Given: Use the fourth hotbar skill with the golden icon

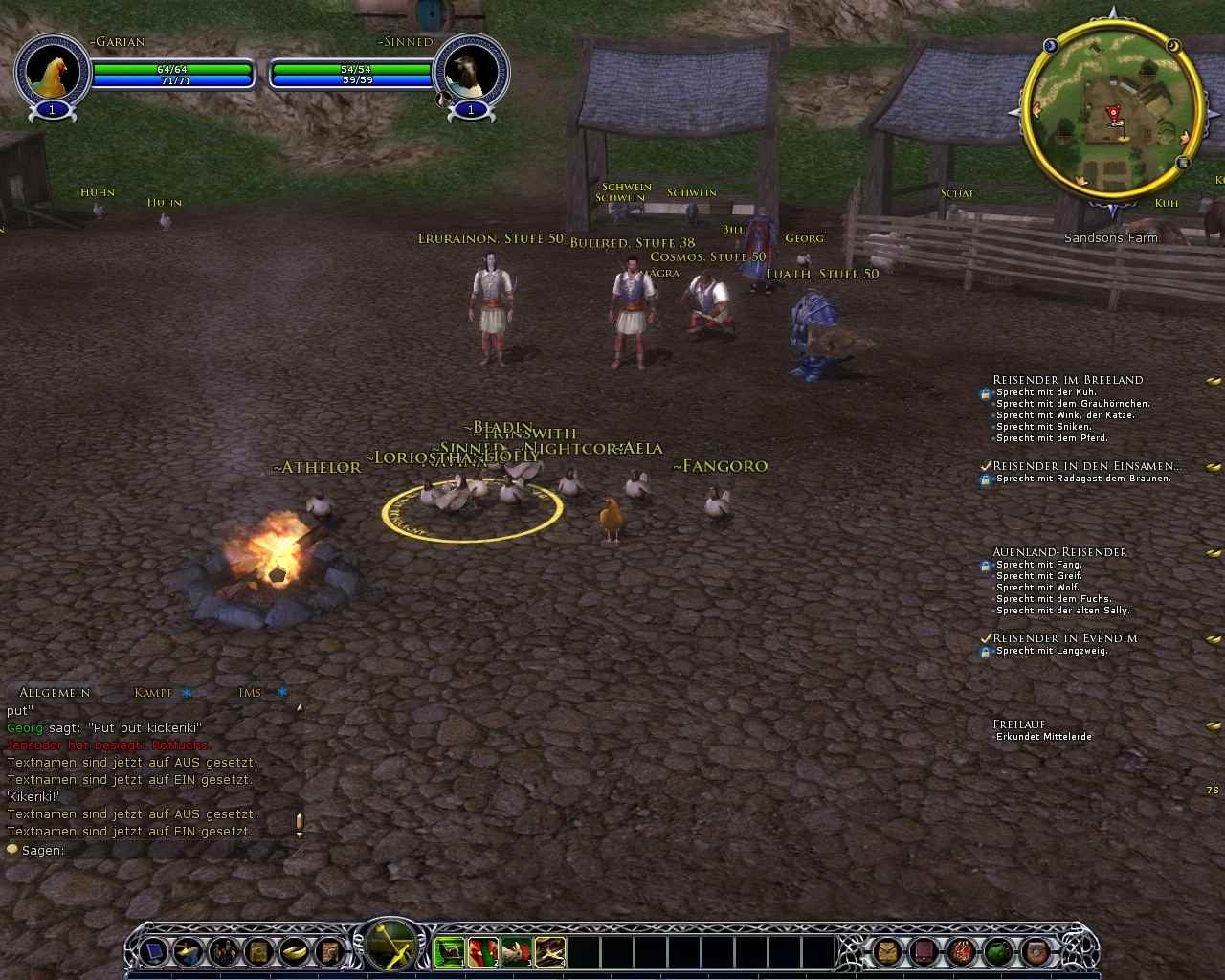Looking at the screenshot, I should point(550,951).
